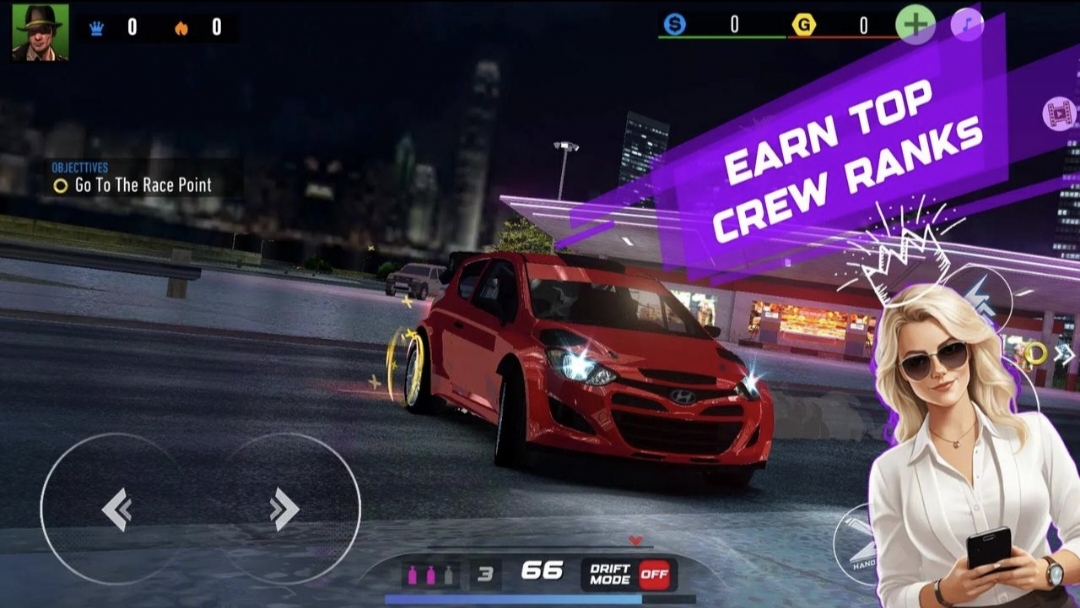Tap the double-chevron button beside the yellow ring
The height and width of the screenshot is (608, 1080).
pyautogui.click(x=1064, y=353)
